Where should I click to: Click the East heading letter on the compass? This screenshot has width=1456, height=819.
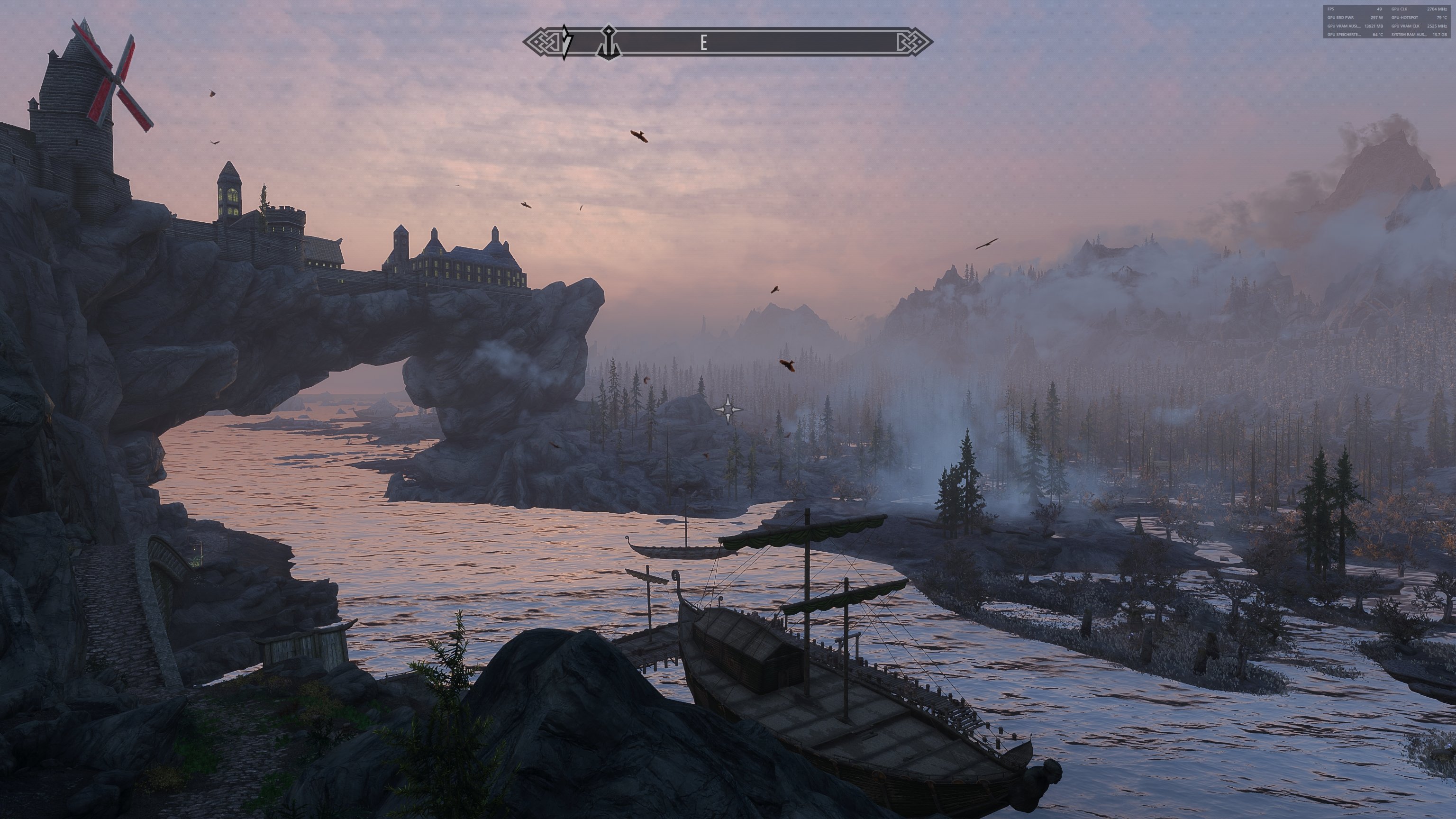click(704, 42)
